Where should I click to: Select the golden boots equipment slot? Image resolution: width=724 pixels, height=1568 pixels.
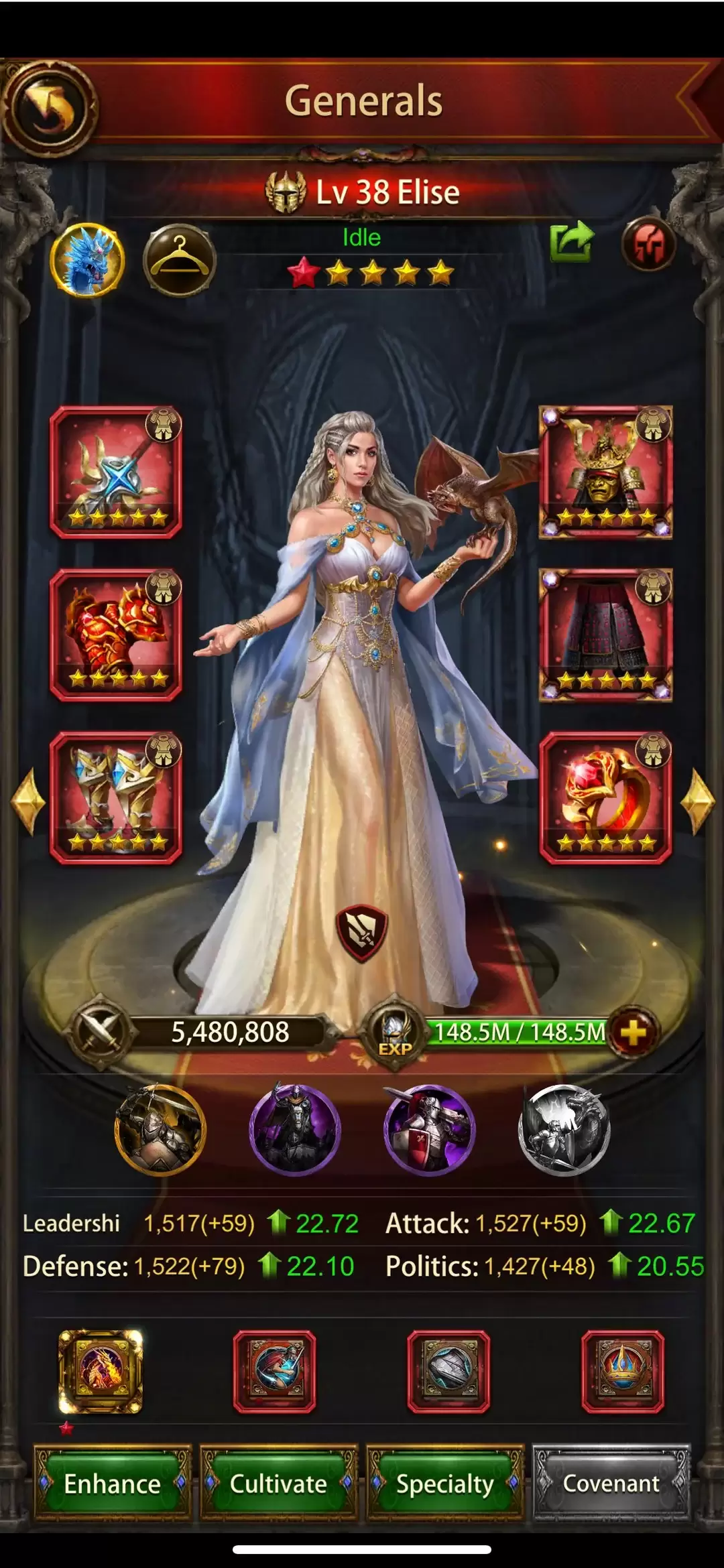coord(116,797)
